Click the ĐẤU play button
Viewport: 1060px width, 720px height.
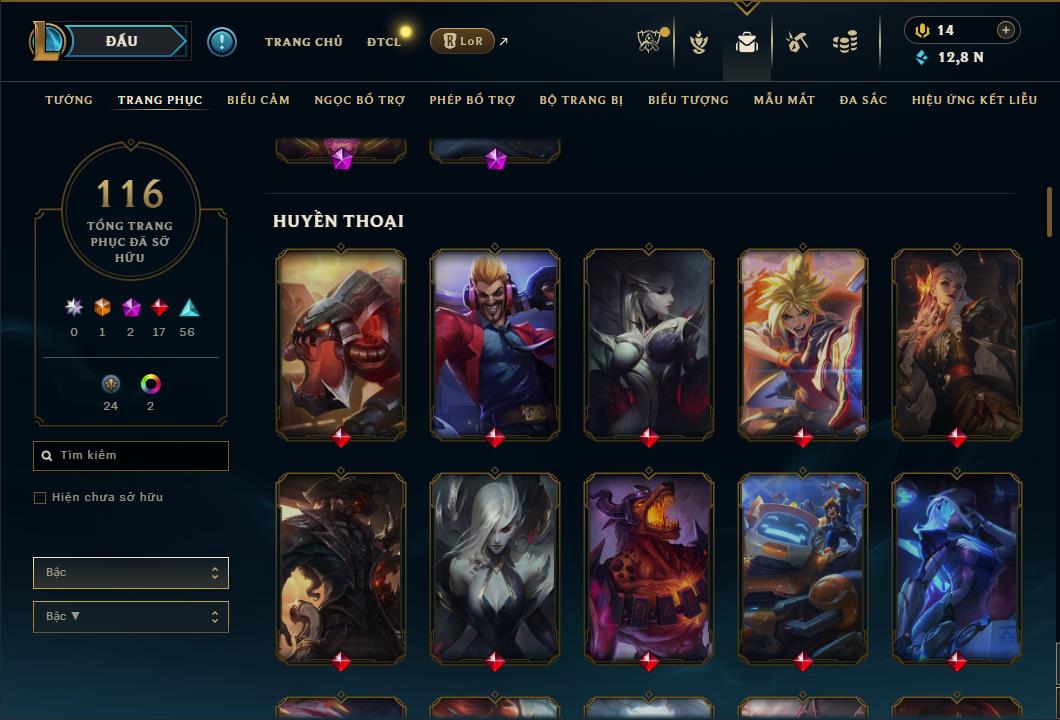122,41
